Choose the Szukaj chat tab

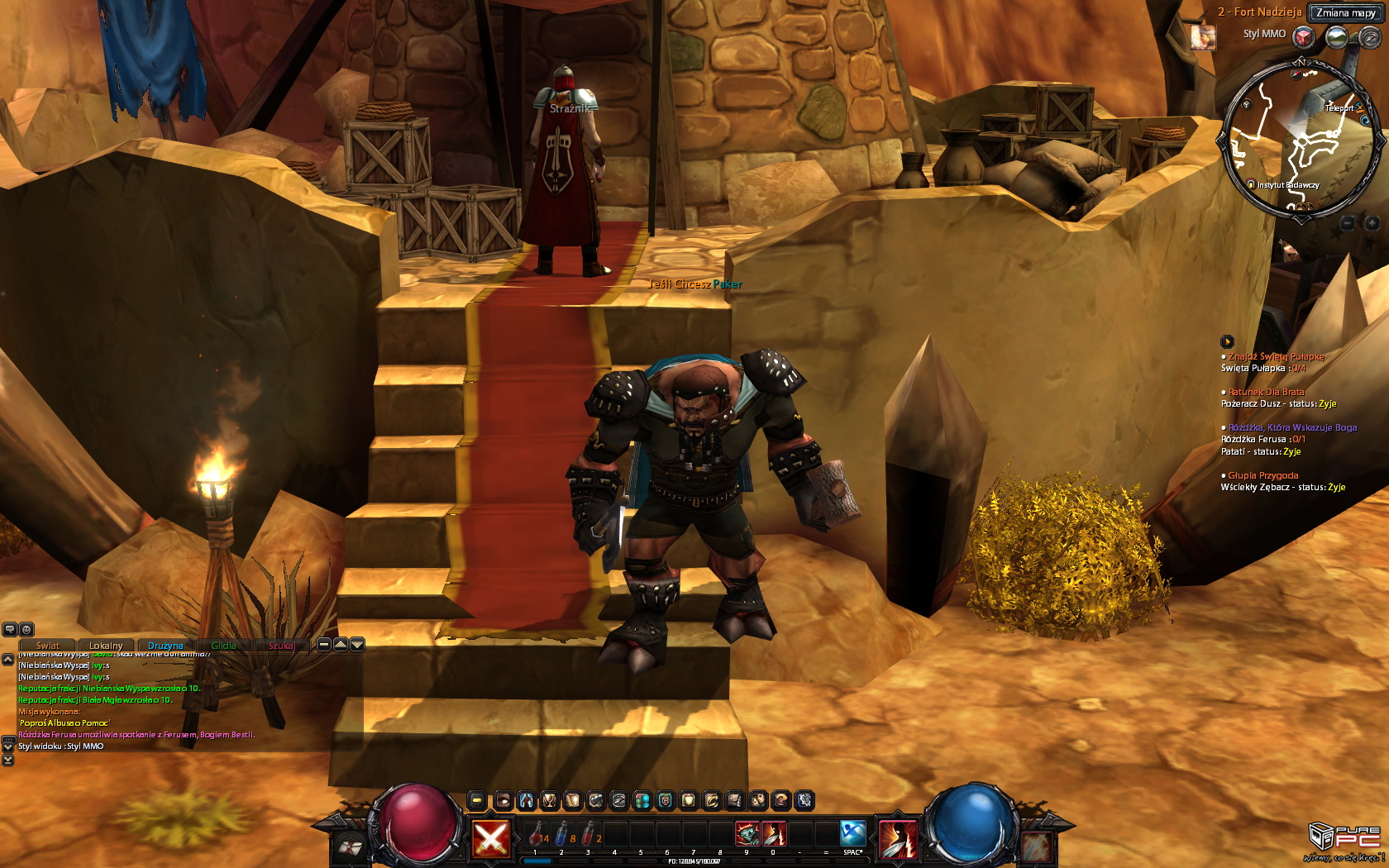(282, 646)
